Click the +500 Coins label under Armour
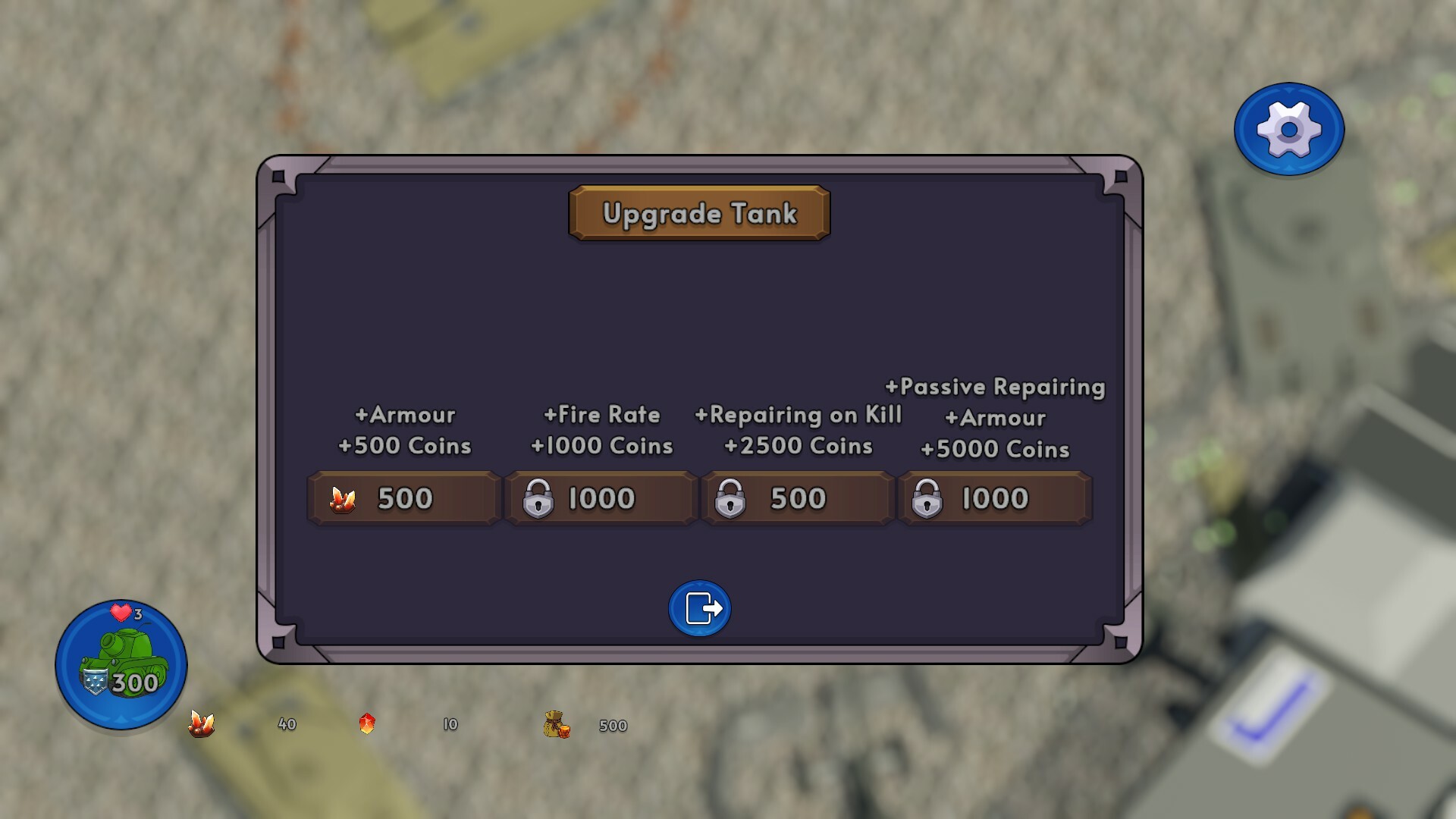Screen dimensions: 1456x819 pos(406,447)
